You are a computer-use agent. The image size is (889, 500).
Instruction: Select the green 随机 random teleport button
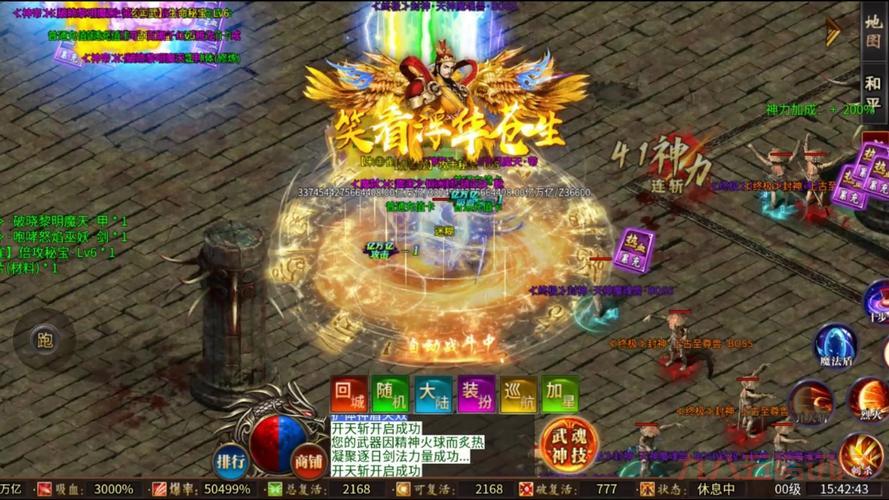[x=391, y=394]
